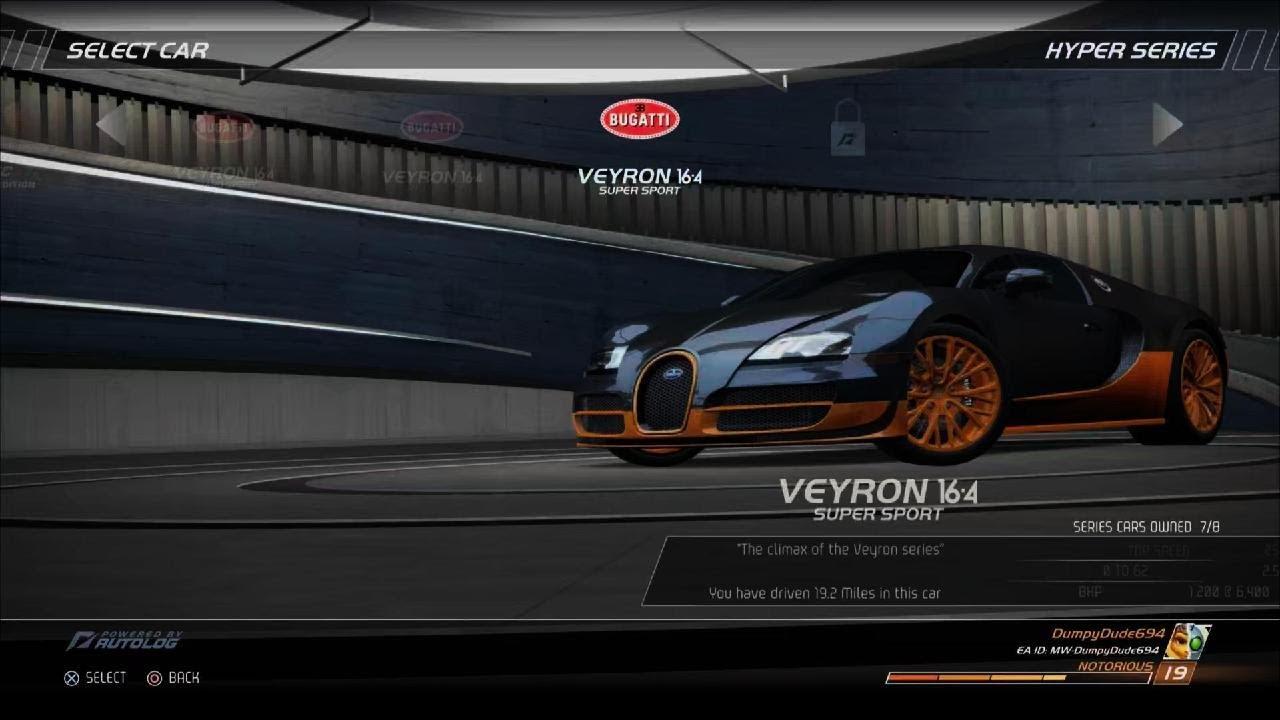Open the Autolog logo
Image resolution: width=1280 pixels, height=720 pixels.
pyautogui.click(x=125, y=640)
